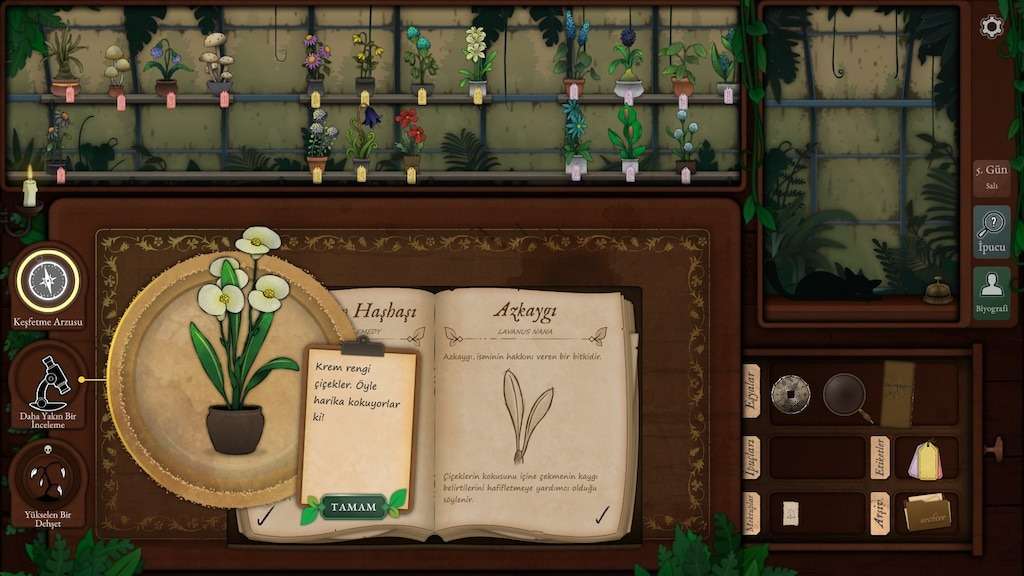Activate the Keşfetme Arzusu compass
Screen dimensions: 1024x576
[47, 282]
